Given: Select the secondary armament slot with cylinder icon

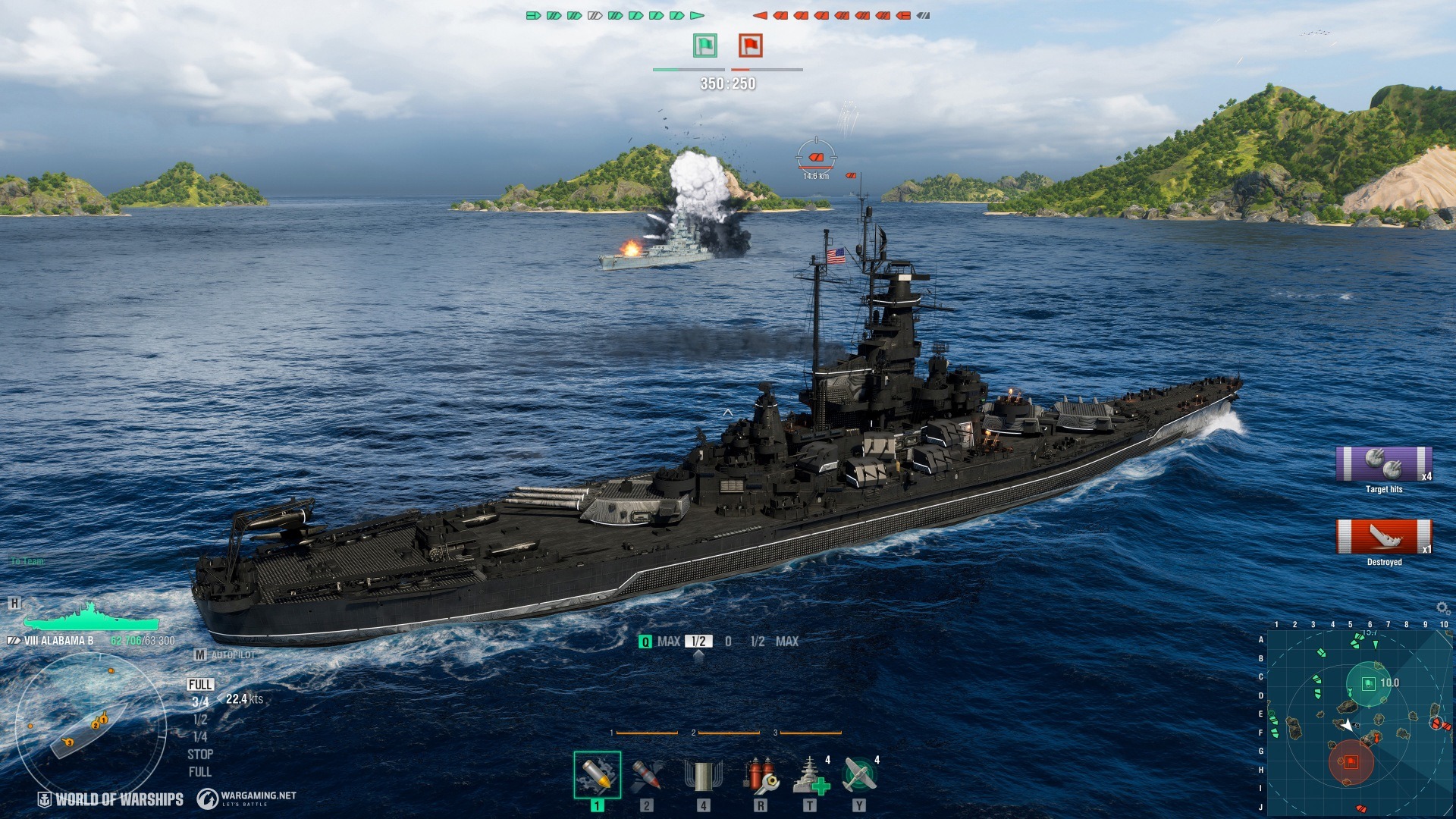Looking at the screenshot, I should click(x=703, y=775).
